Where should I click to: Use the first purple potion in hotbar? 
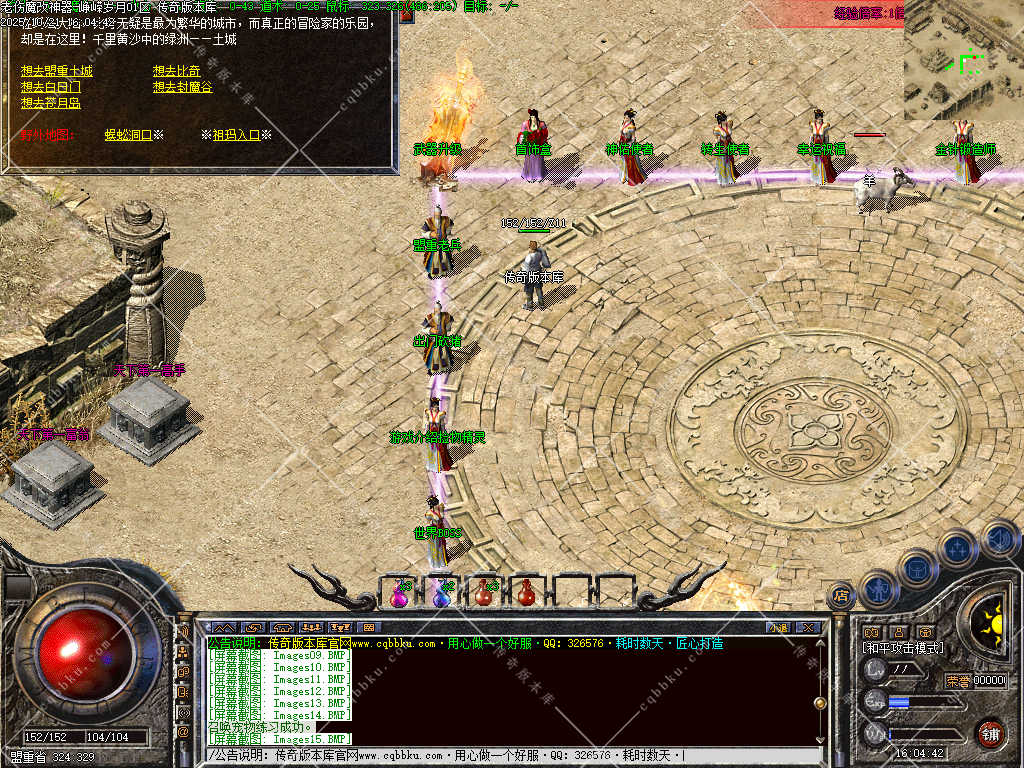(x=400, y=593)
